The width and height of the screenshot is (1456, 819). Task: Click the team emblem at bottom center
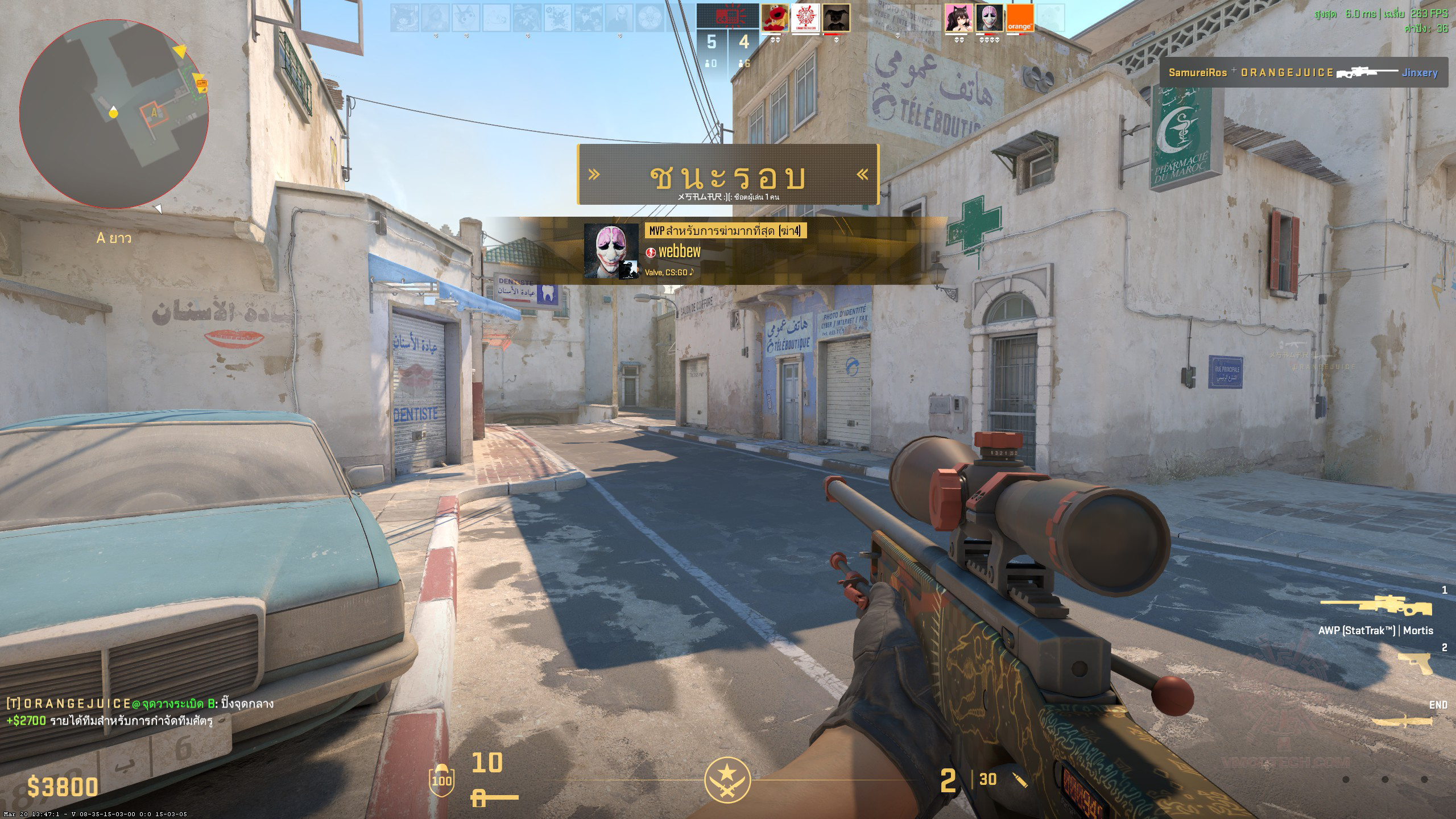point(727,780)
